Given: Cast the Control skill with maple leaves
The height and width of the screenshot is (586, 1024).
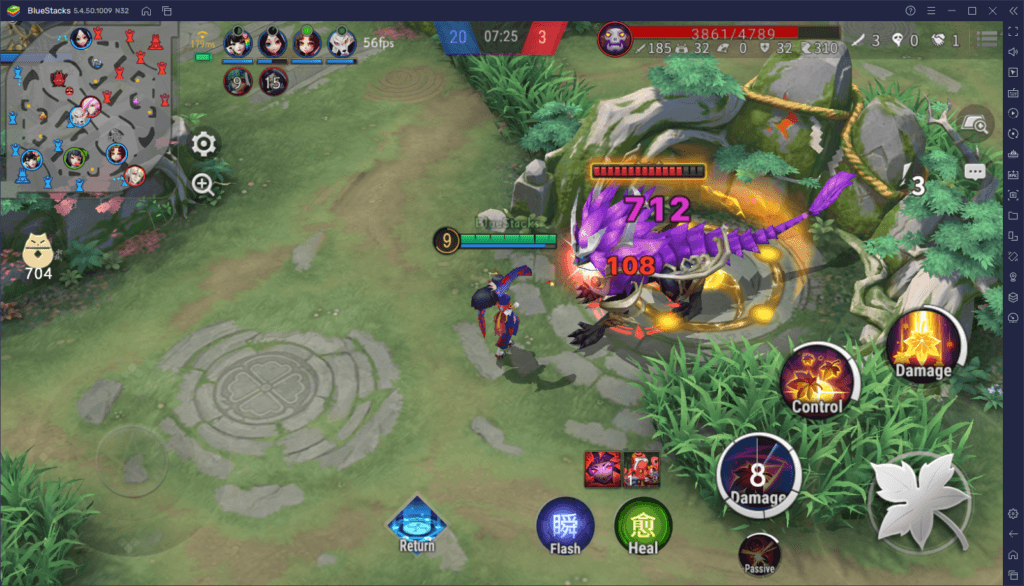Looking at the screenshot, I should [817, 379].
